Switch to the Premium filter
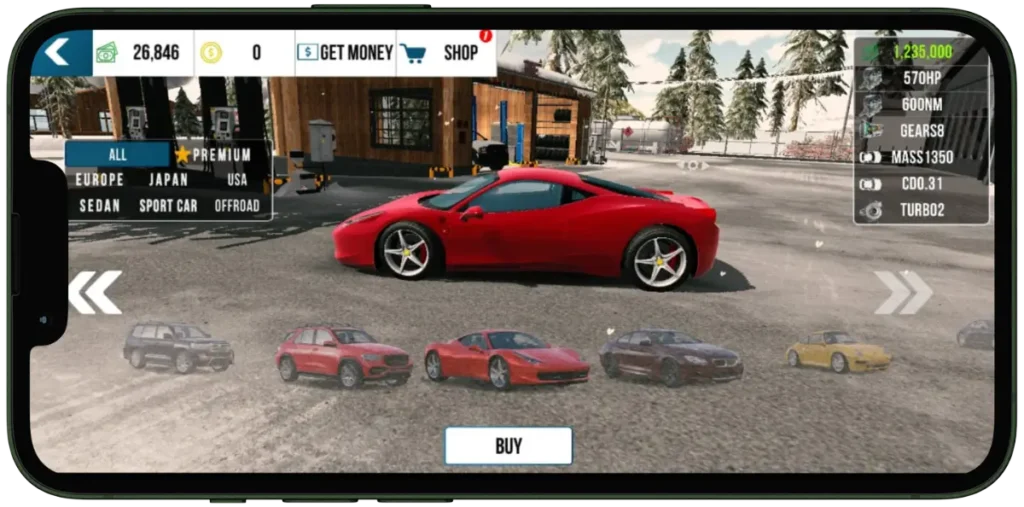1024x507 pixels. tap(213, 155)
